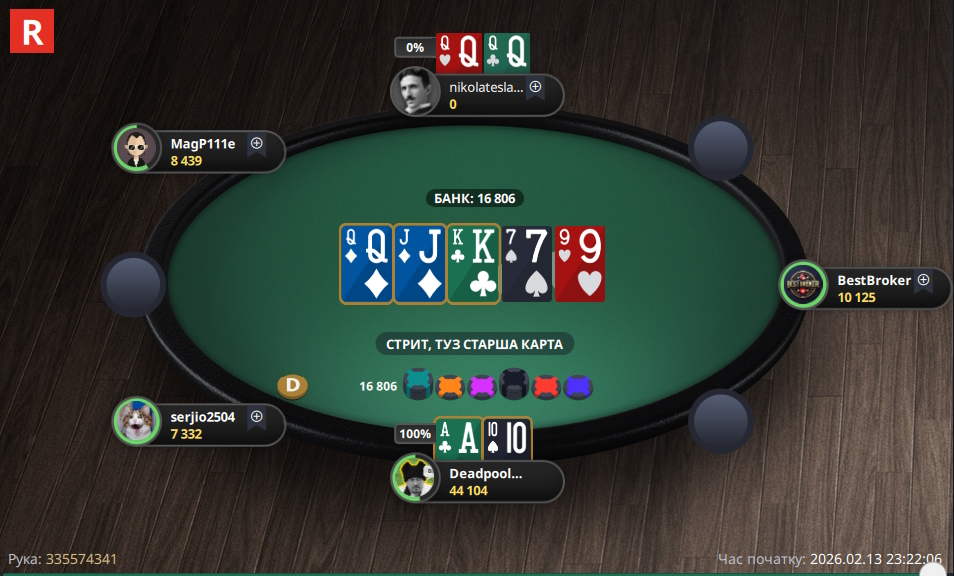The image size is (954, 576).
Task: Click the plus icon beside nikolatesla's name
Action: (x=535, y=87)
